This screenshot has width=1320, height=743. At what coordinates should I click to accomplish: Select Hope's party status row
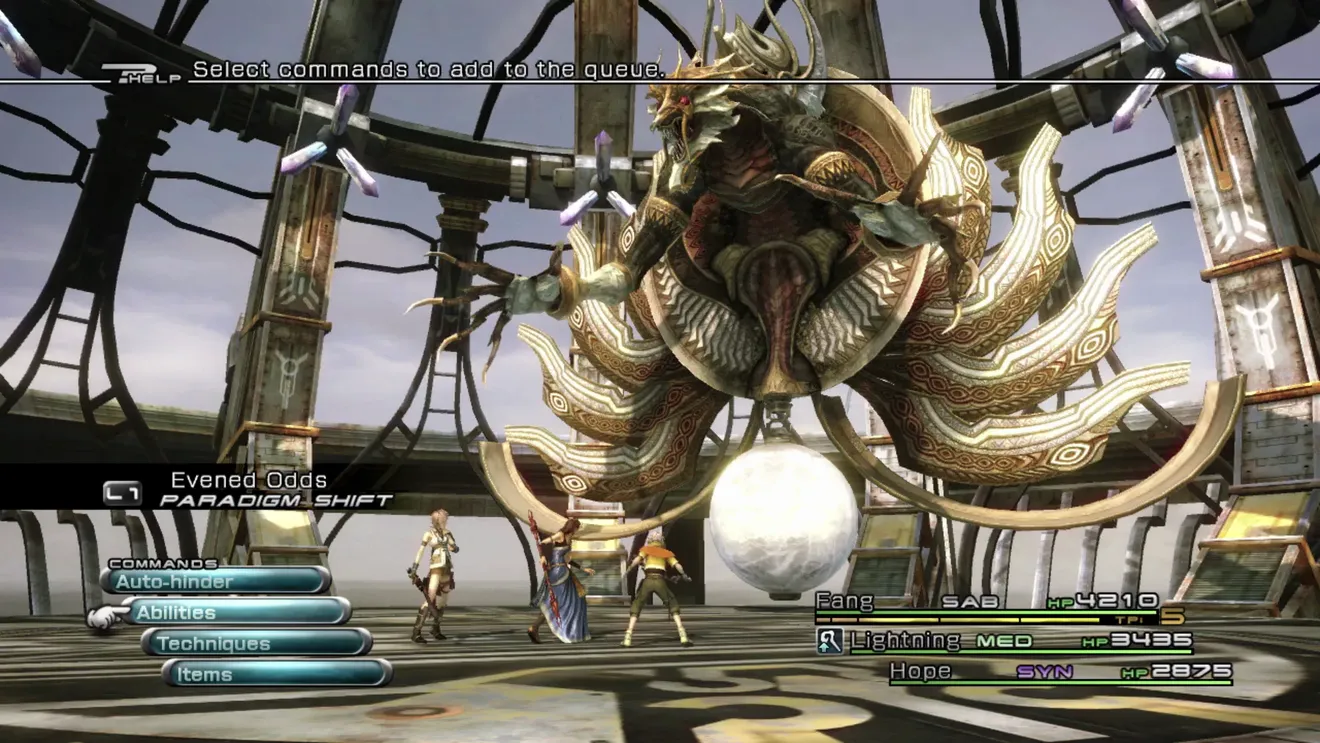[x=1060, y=672]
